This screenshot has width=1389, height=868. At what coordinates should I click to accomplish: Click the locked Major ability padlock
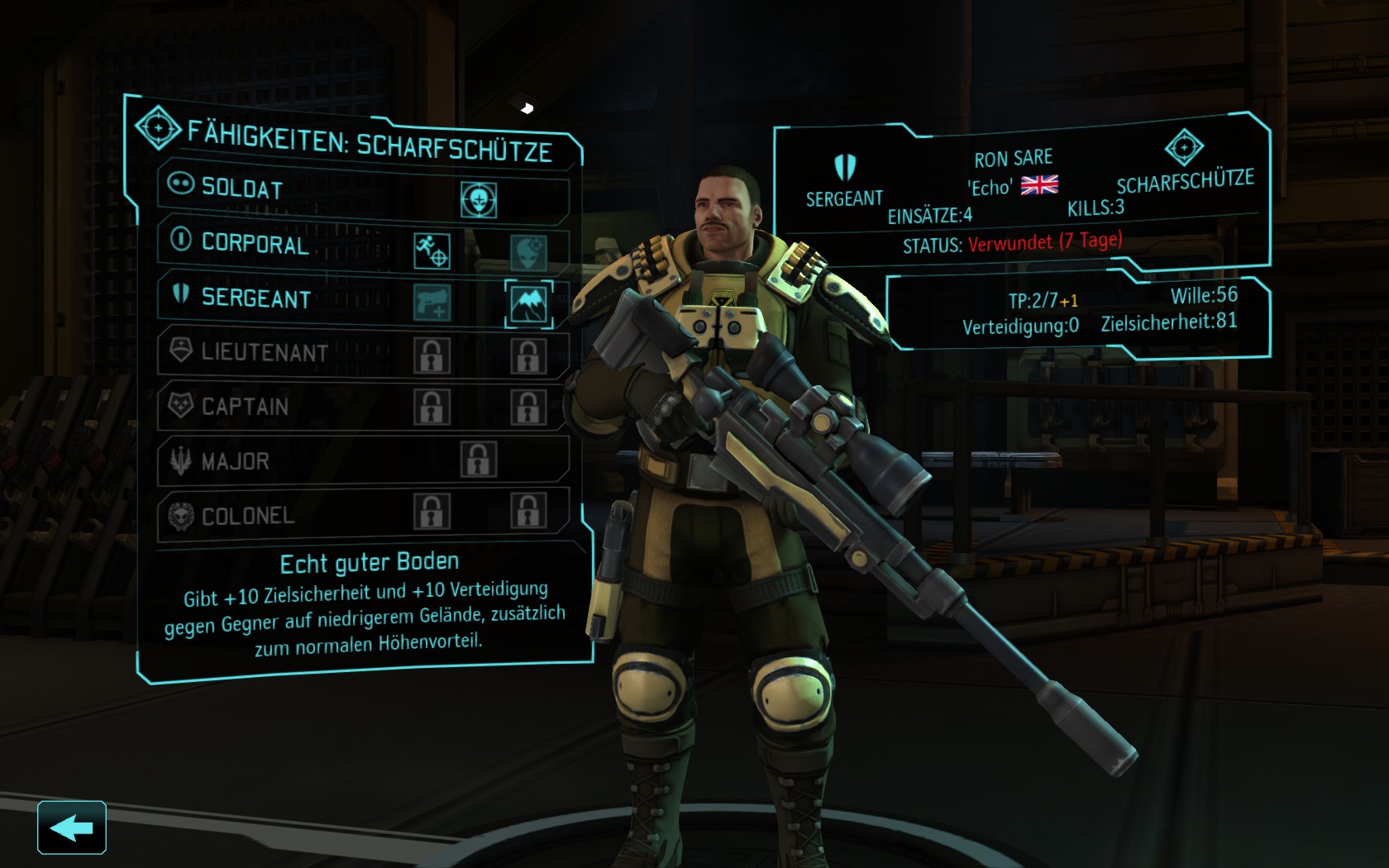(x=479, y=460)
